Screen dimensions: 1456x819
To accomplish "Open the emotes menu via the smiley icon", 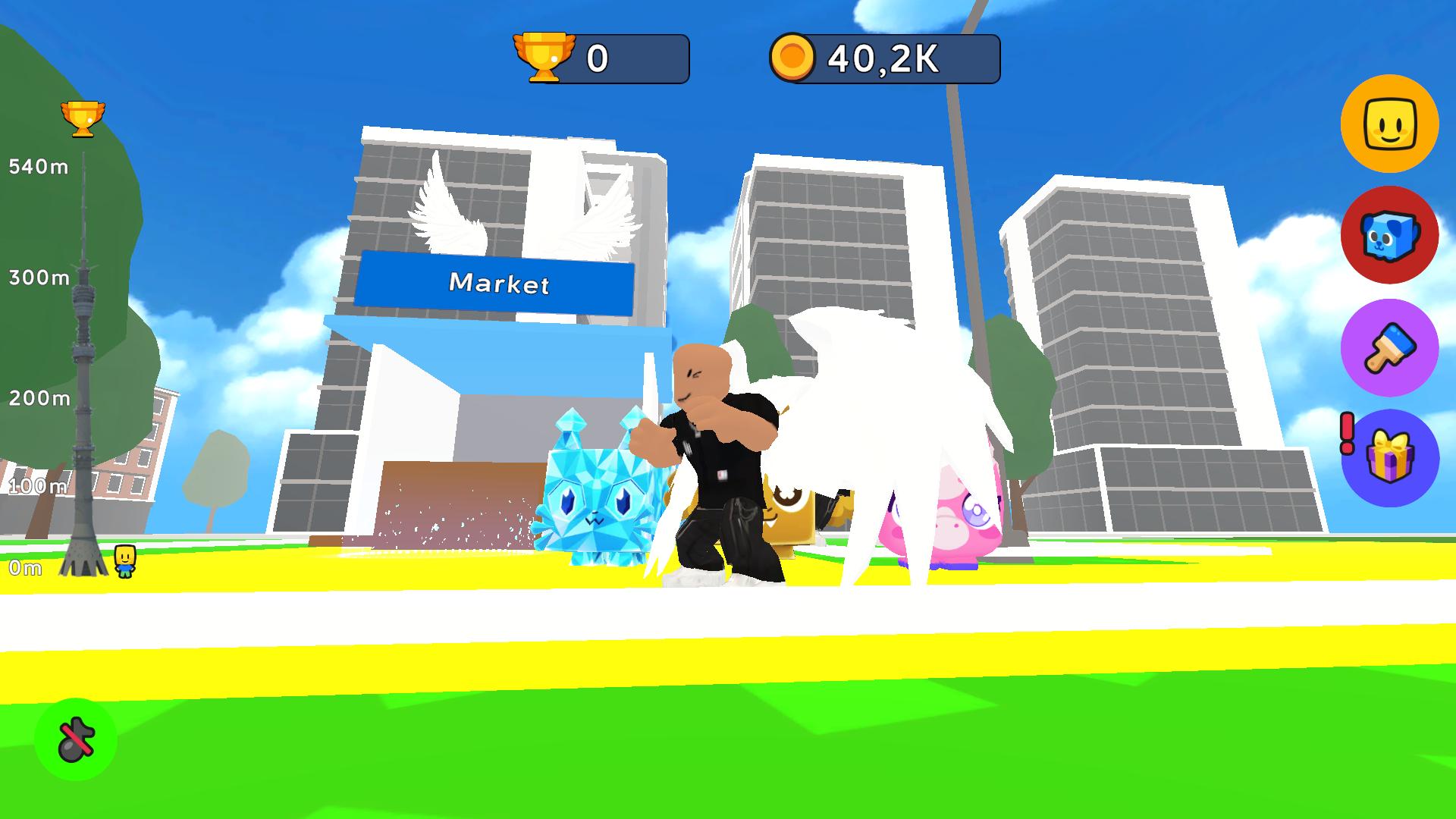I will (1390, 124).
